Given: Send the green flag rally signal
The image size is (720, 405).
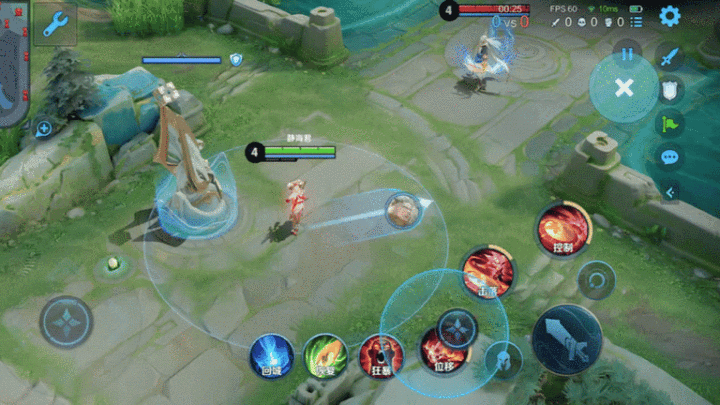Looking at the screenshot, I should (670, 124).
